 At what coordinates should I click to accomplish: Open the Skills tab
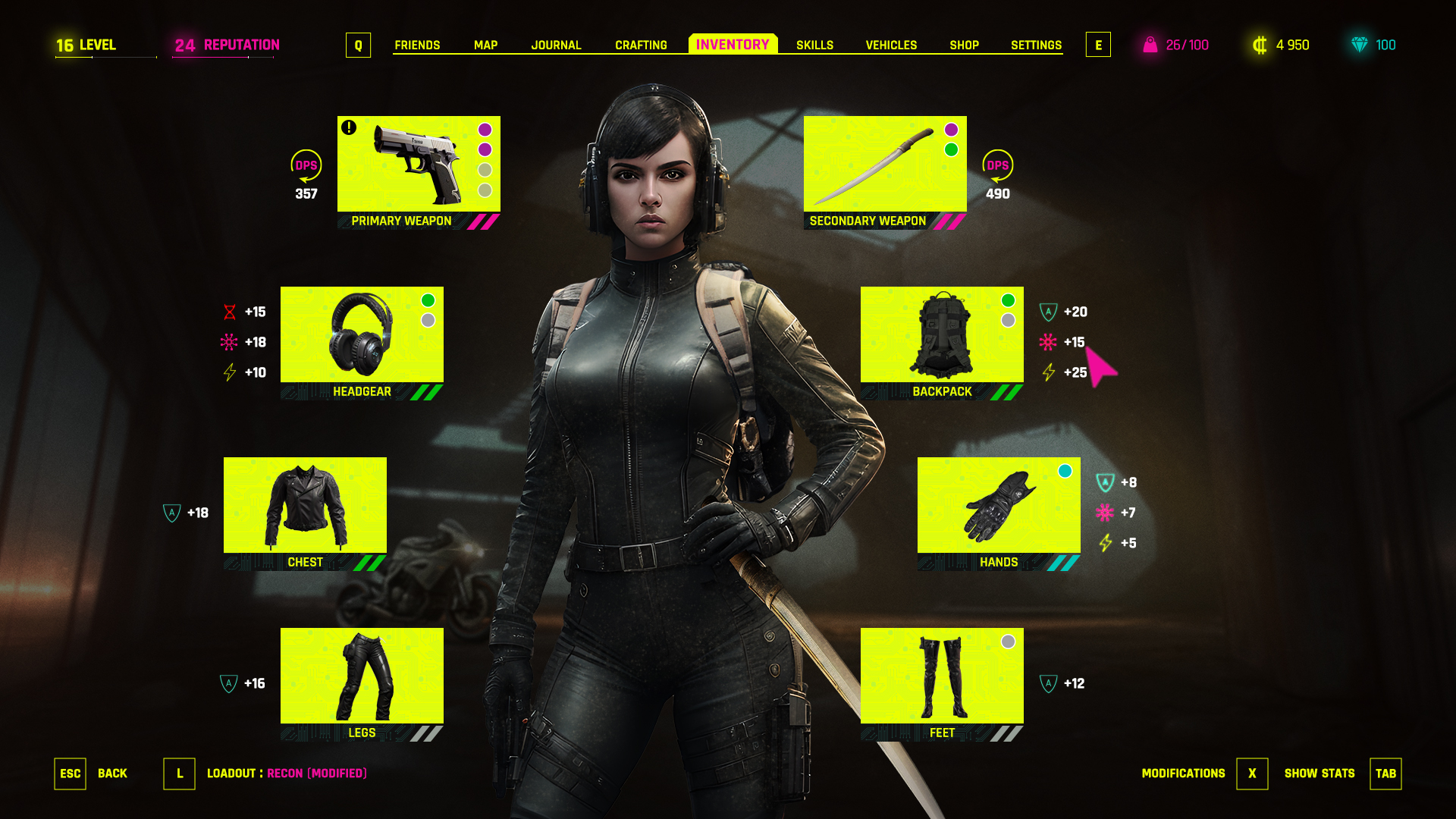click(814, 45)
